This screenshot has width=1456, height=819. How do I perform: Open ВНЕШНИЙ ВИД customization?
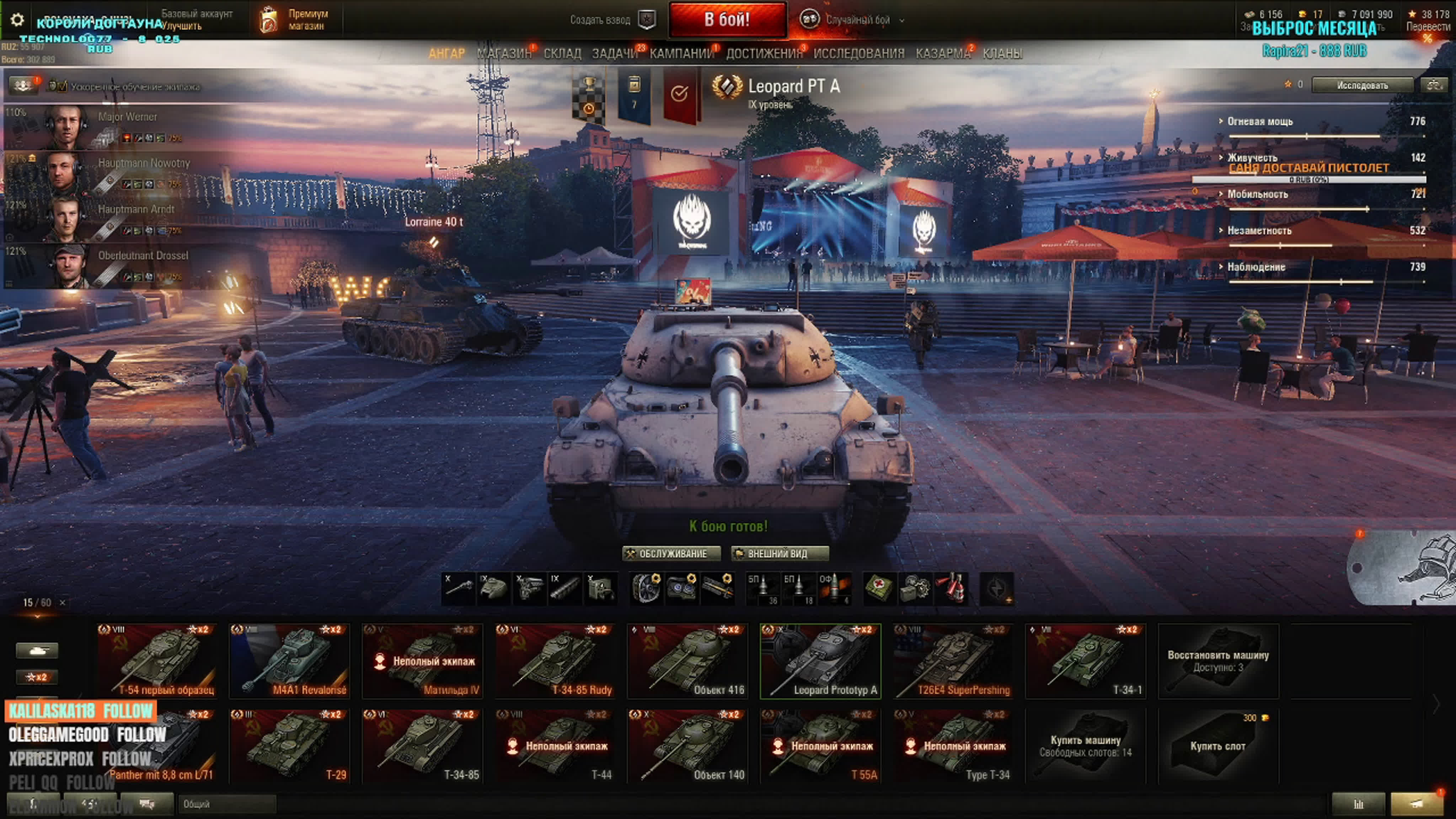tap(780, 553)
